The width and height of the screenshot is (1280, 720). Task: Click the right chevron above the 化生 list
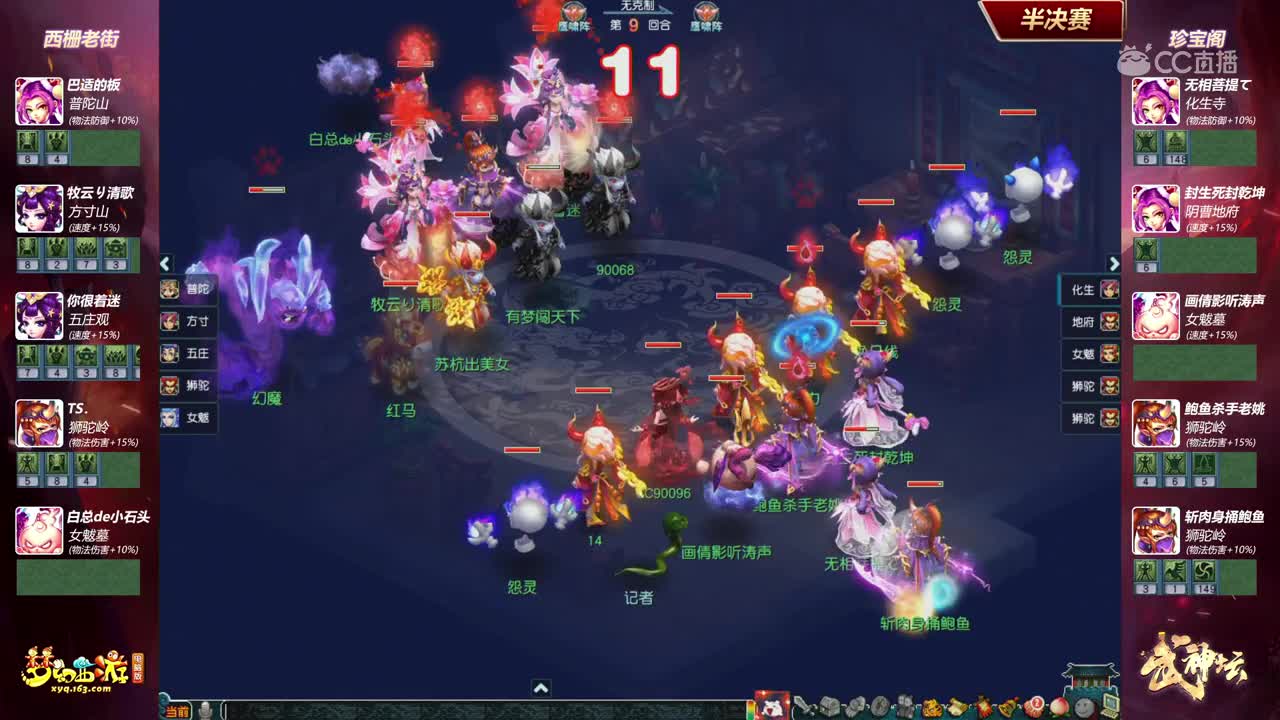[x=1114, y=263]
